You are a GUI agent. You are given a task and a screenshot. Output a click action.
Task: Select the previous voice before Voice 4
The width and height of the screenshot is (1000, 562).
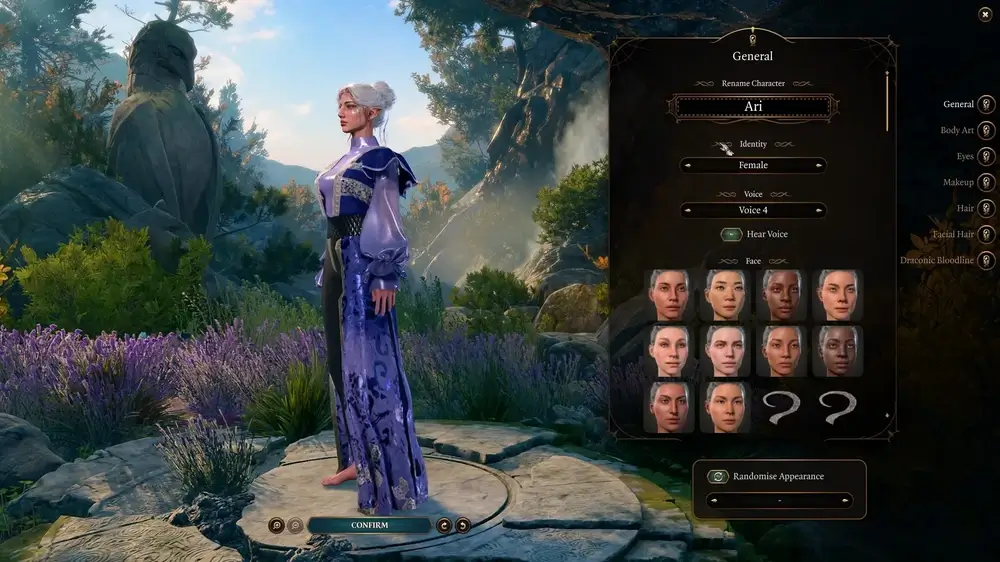point(688,211)
